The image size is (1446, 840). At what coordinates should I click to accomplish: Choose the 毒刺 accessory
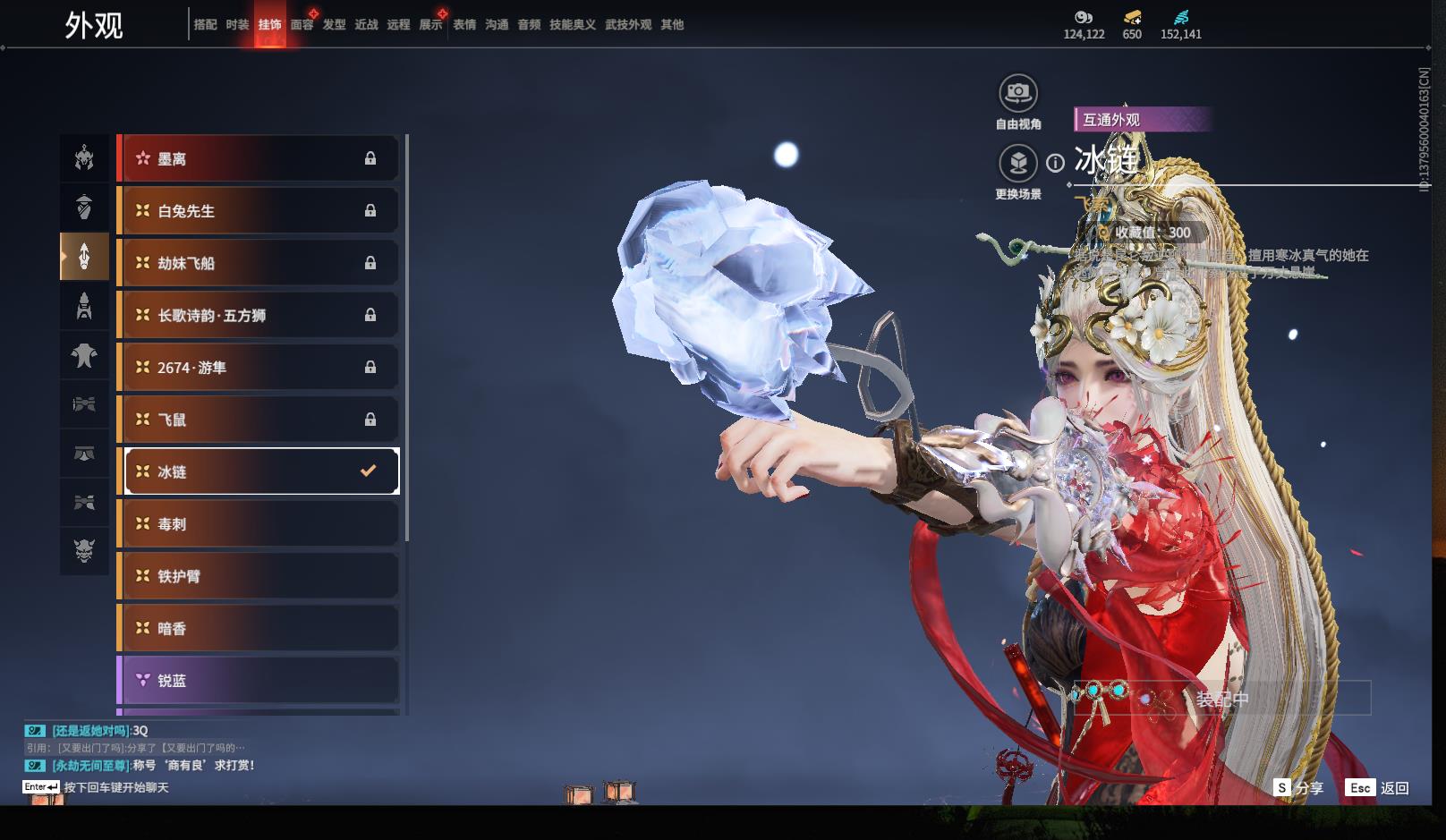tap(259, 524)
